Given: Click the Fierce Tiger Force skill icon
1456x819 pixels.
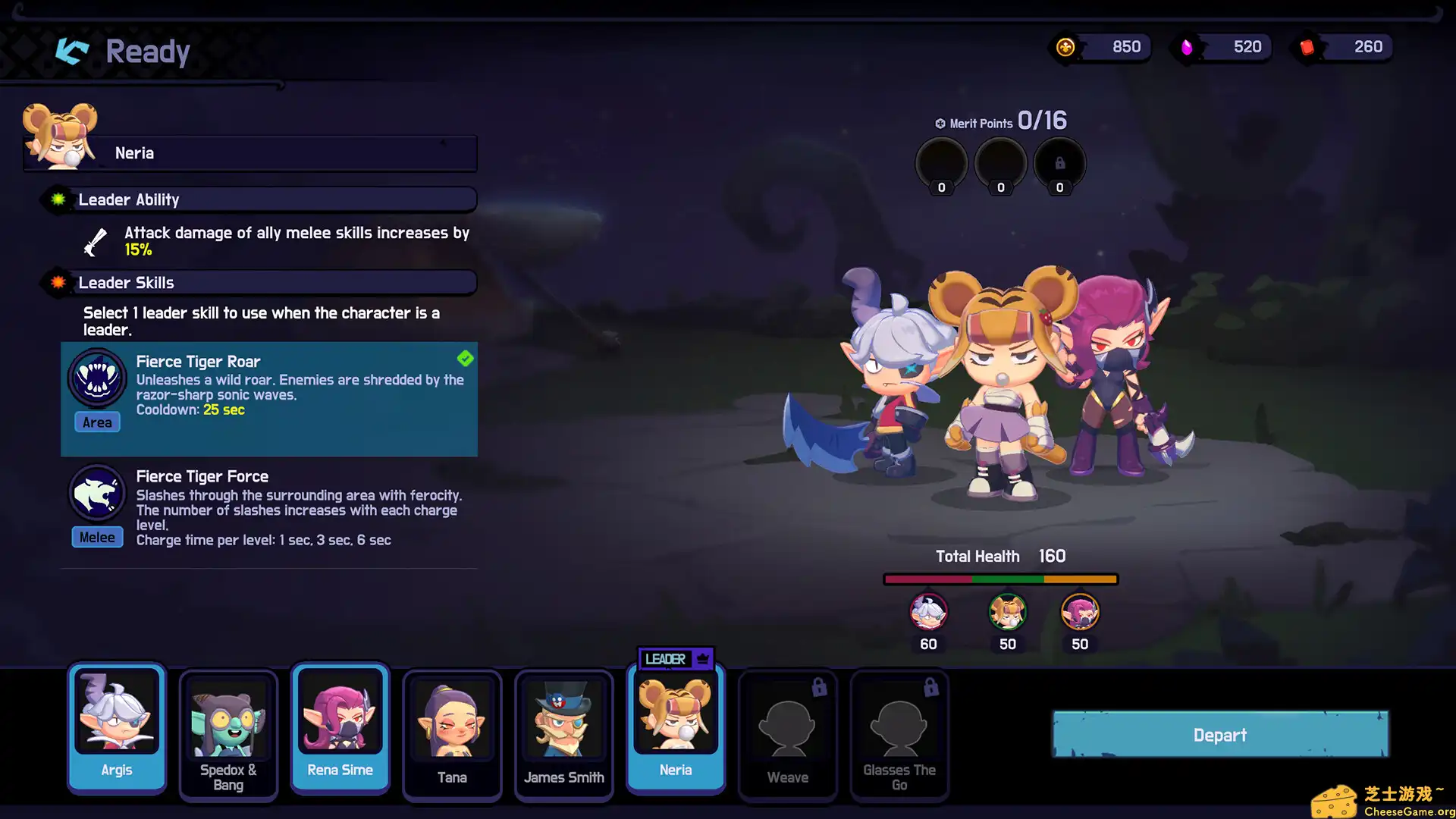Looking at the screenshot, I should tap(97, 493).
